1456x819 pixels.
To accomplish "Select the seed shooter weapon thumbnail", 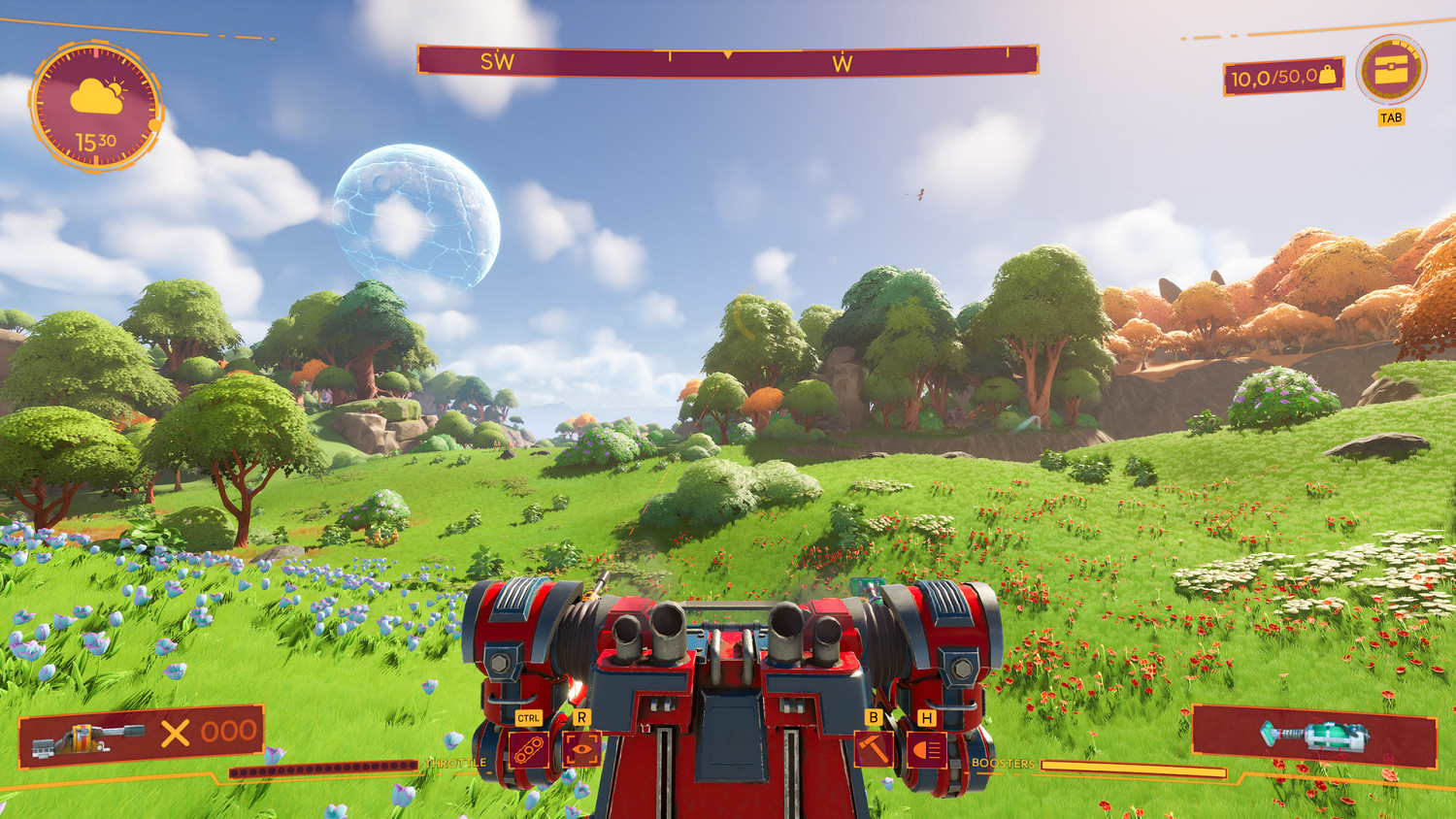I will point(87,739).
